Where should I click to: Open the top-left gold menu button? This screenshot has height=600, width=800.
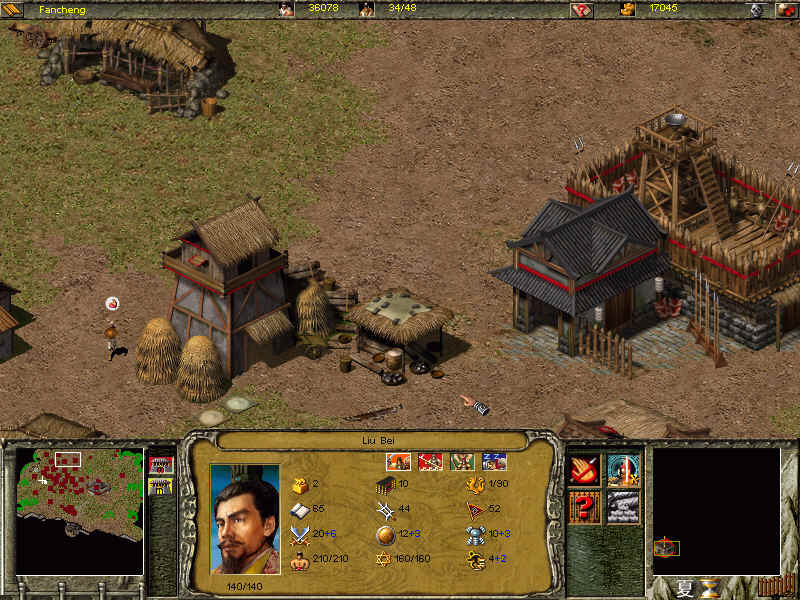click(13, 9)
